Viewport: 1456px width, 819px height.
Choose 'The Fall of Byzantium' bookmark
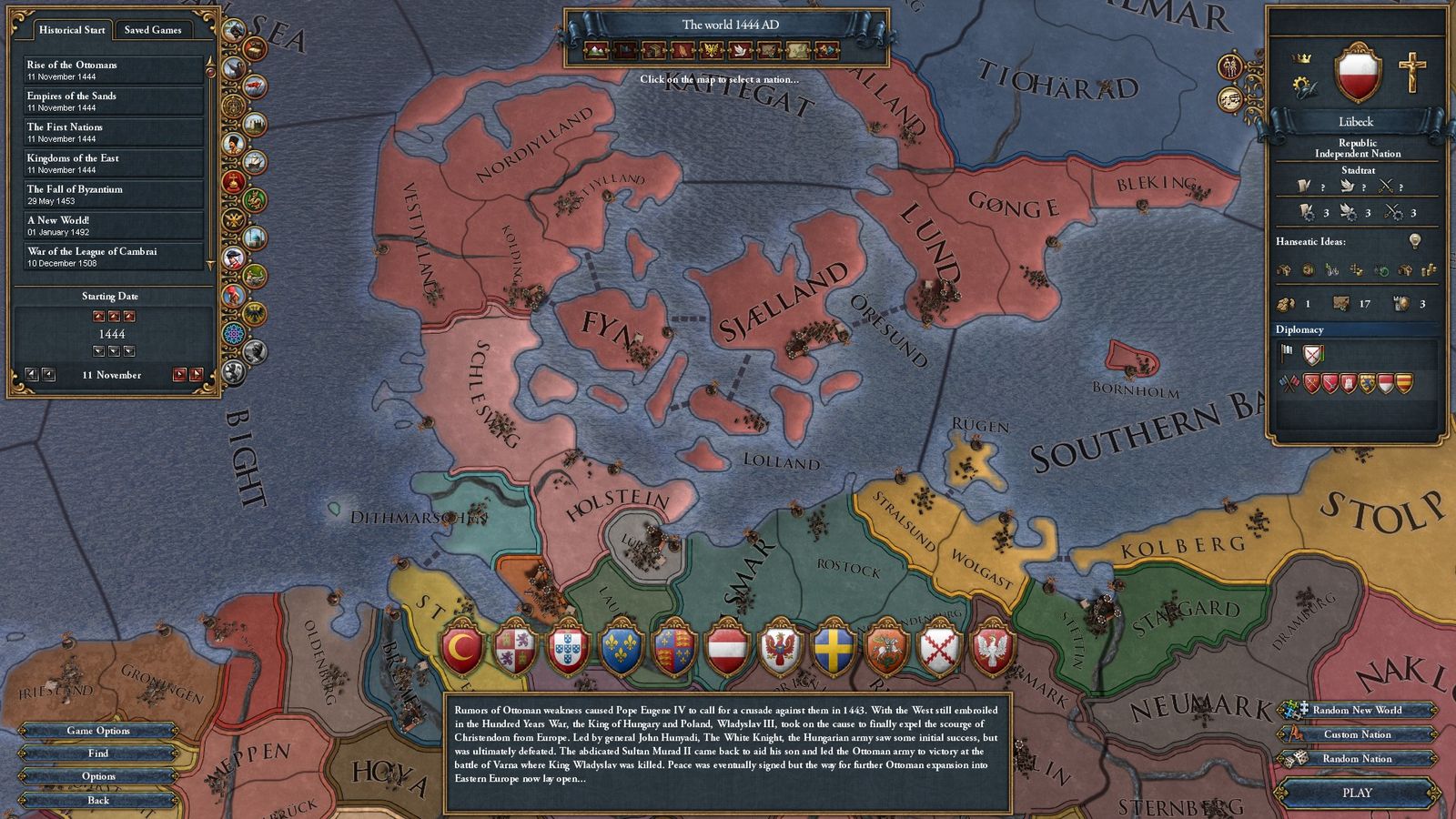pyautogui.click(x=109, y=194)
